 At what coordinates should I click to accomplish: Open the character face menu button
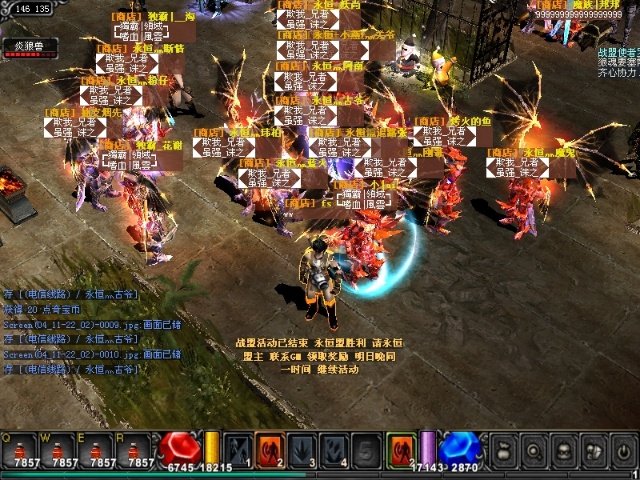pyautogui.click(x=564, y=451)
